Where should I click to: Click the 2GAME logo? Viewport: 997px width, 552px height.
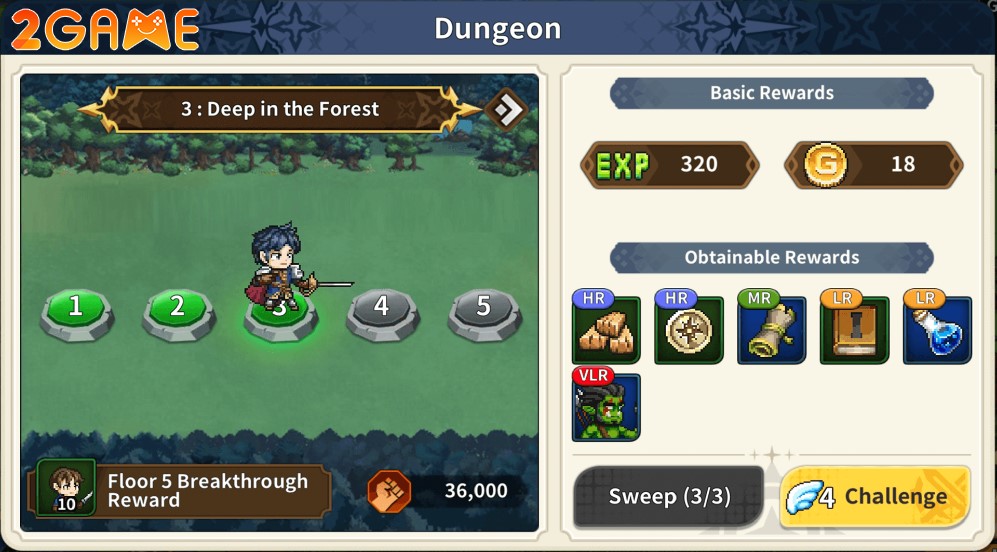(104, 29)
